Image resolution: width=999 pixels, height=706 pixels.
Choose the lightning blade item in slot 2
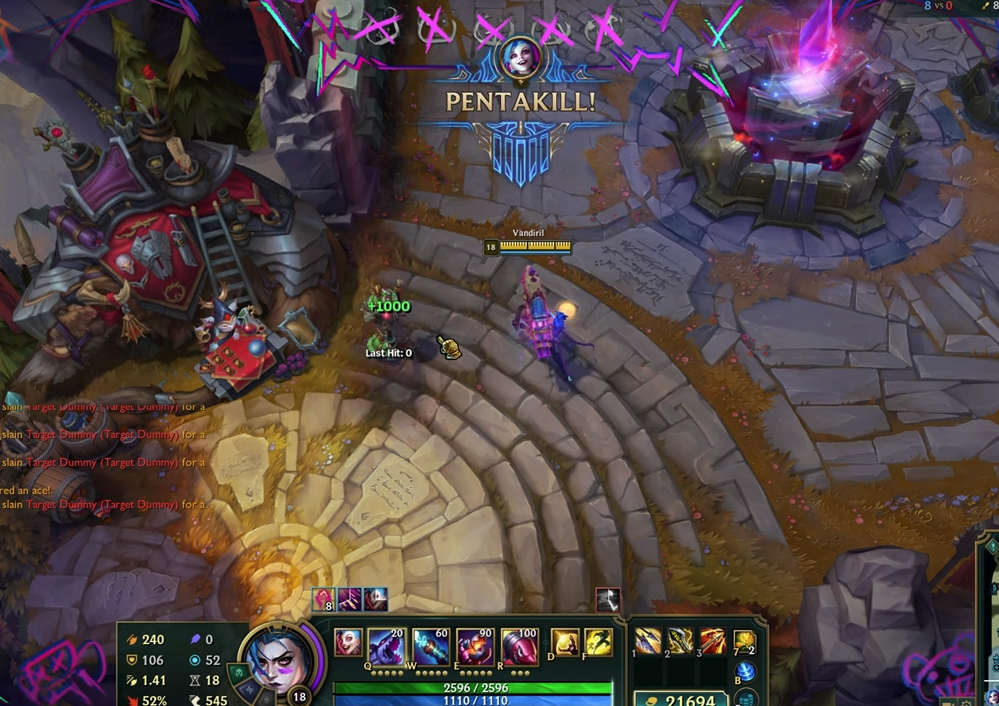coord(681,642)
